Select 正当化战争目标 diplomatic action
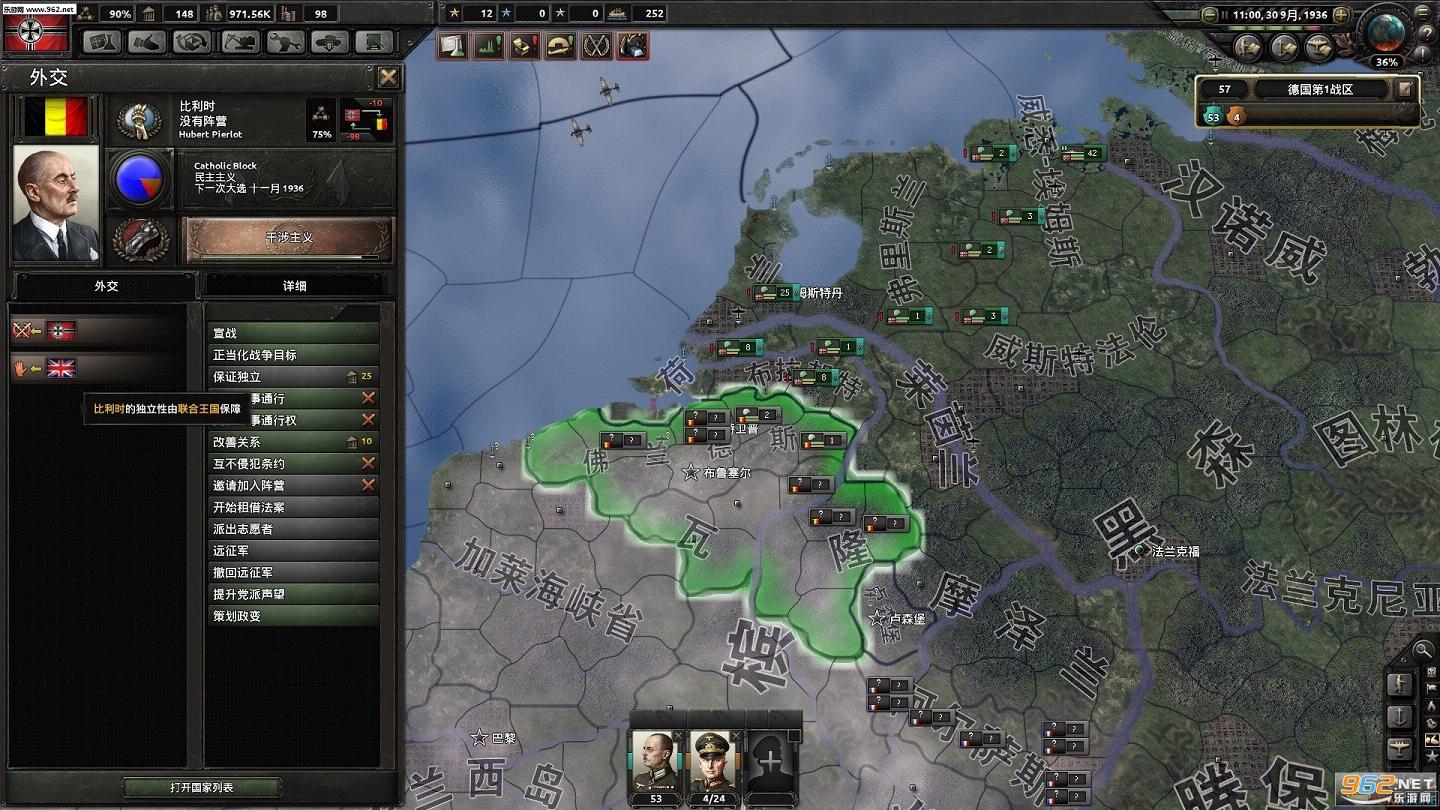The image size is (1440, 810). pyautogui.click(x=292, y=355)
